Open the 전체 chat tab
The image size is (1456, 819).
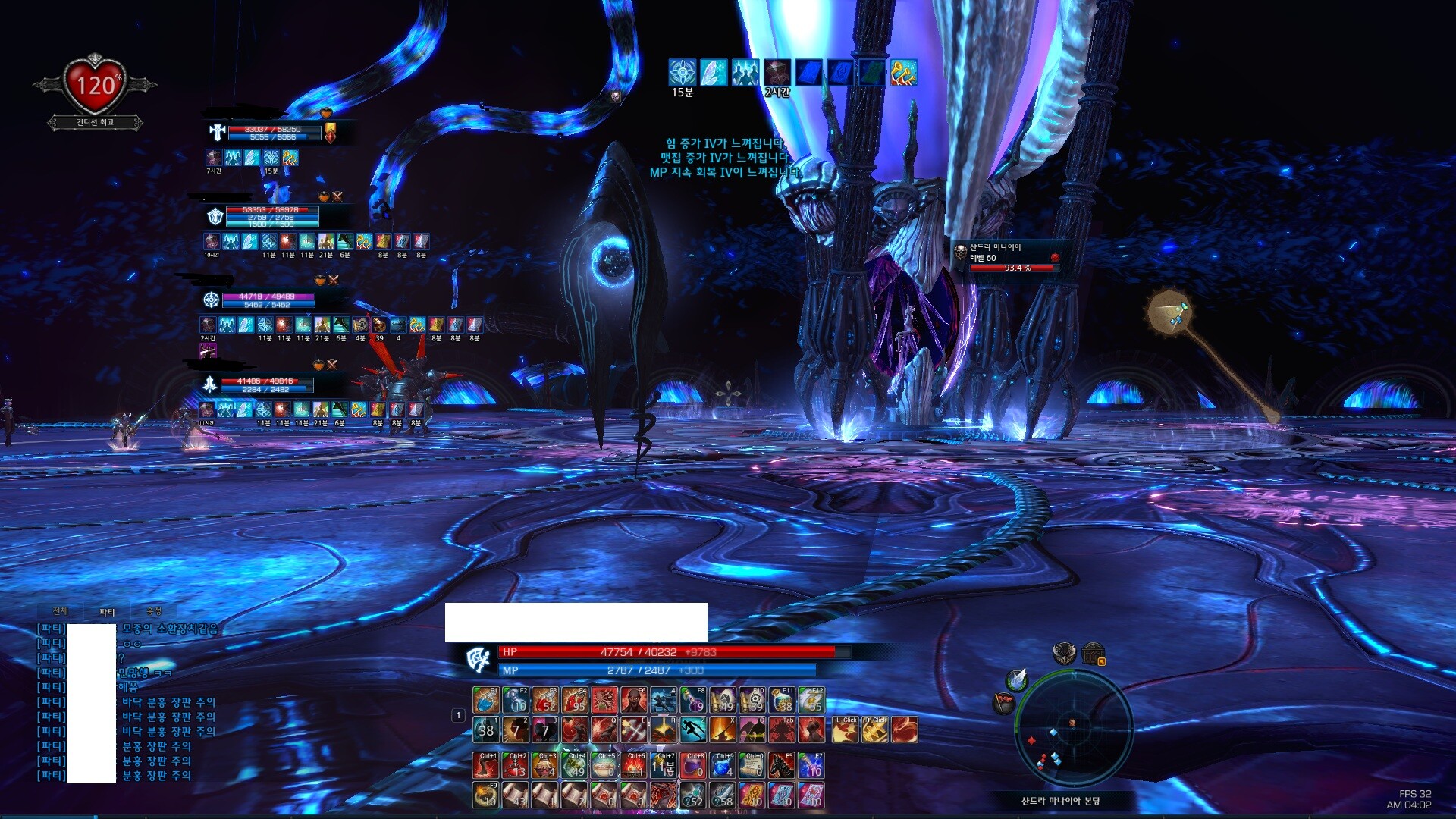point(61,611)
